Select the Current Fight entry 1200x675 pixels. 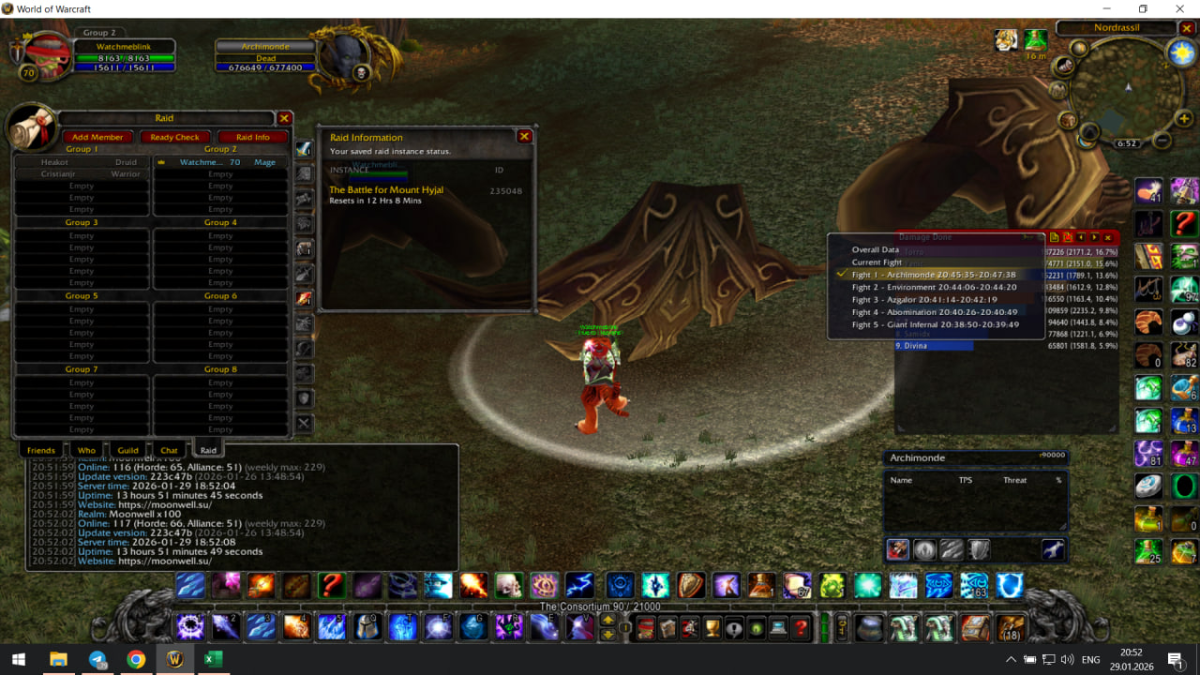[x=877, y=262]
